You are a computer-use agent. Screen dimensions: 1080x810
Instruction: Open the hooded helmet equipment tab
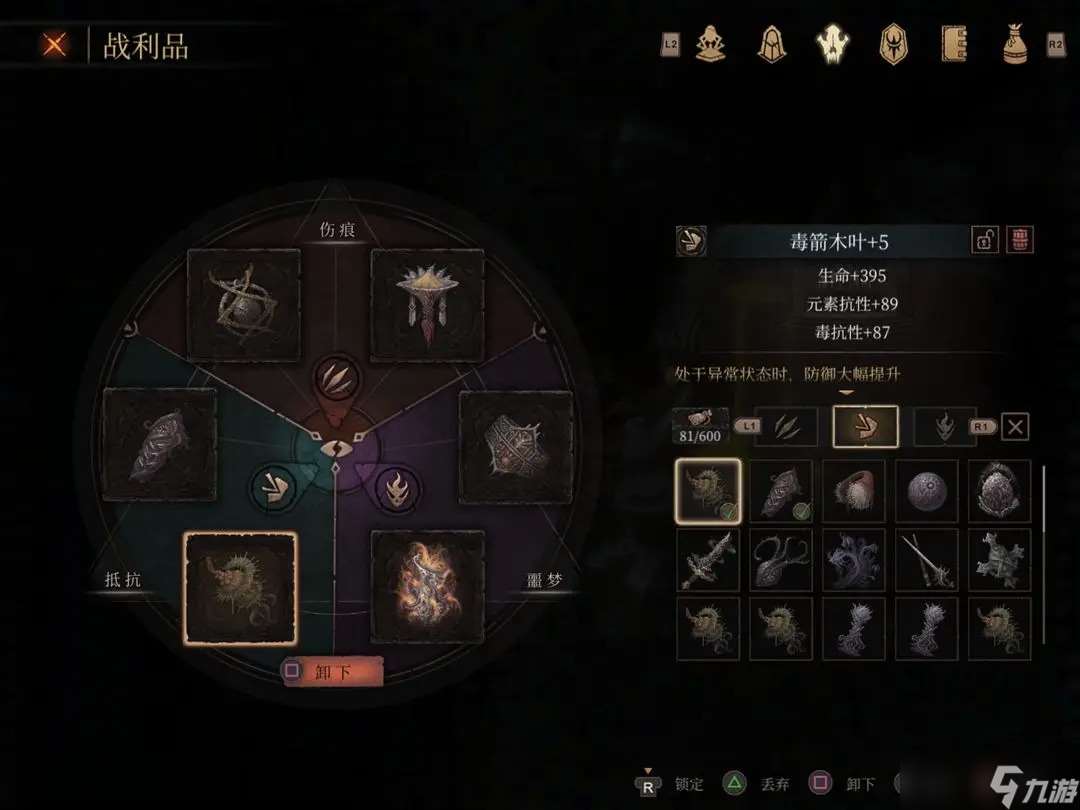770,44
